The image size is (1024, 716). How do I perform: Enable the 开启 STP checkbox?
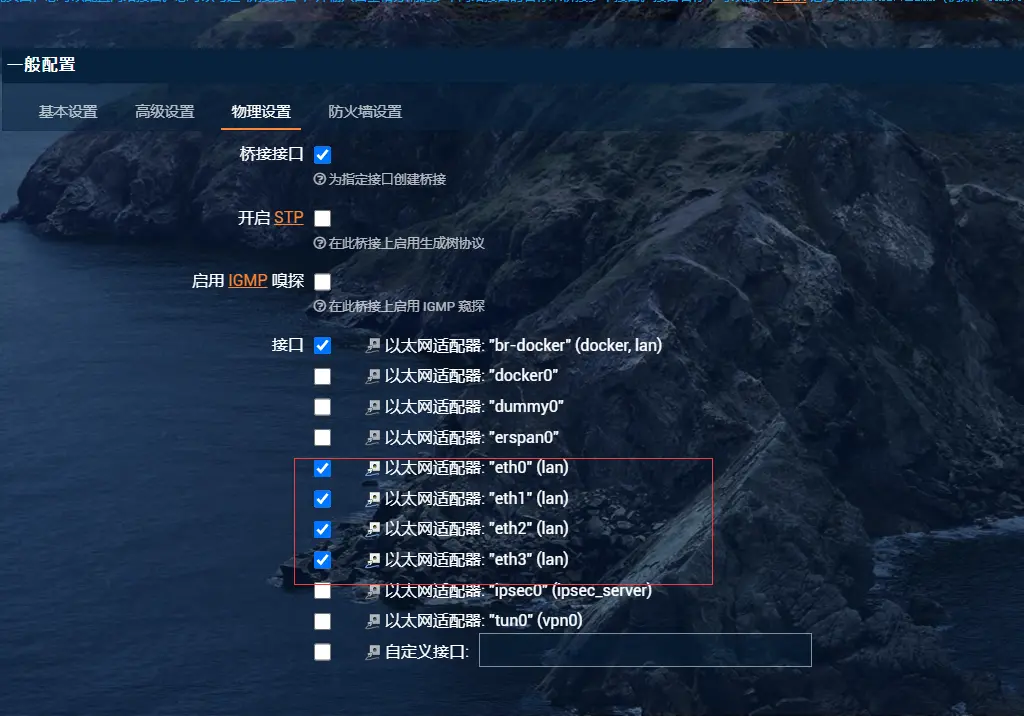(322, 218)
